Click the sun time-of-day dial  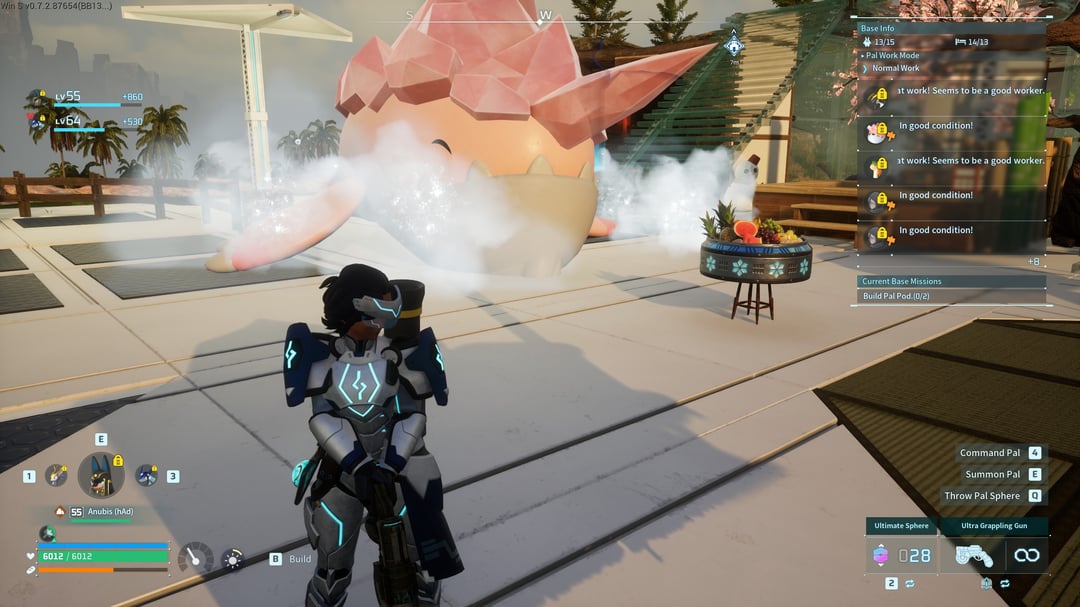pyautogui.click(x=232, y=559)
